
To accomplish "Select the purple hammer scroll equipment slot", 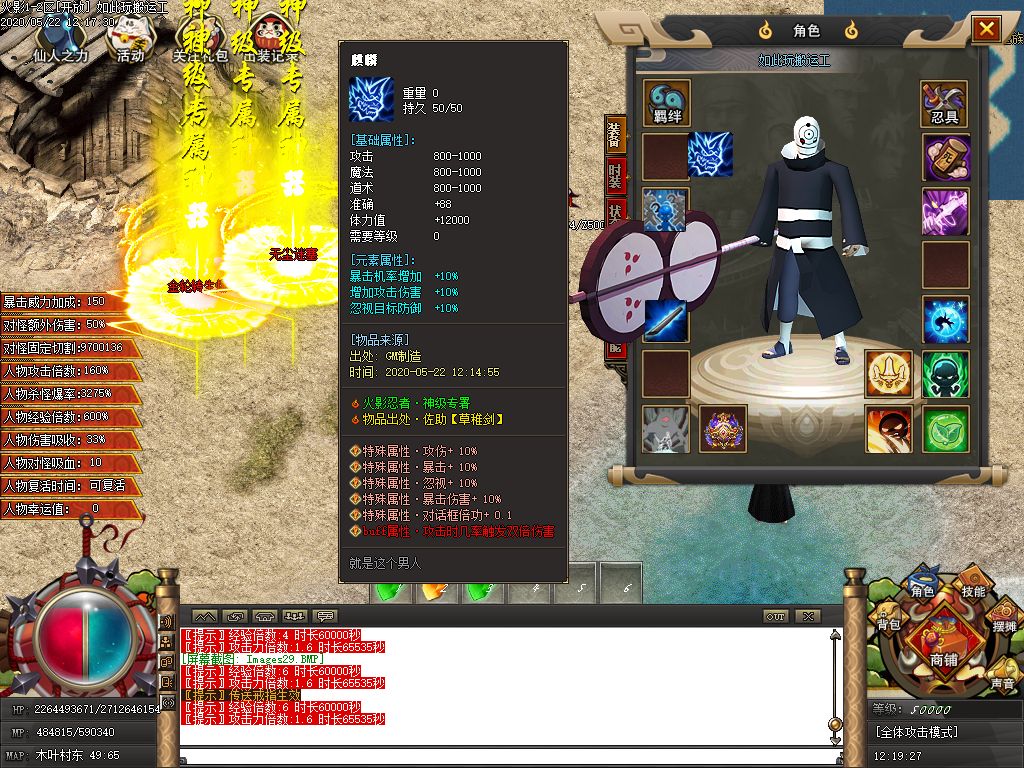I will [944, 158].
